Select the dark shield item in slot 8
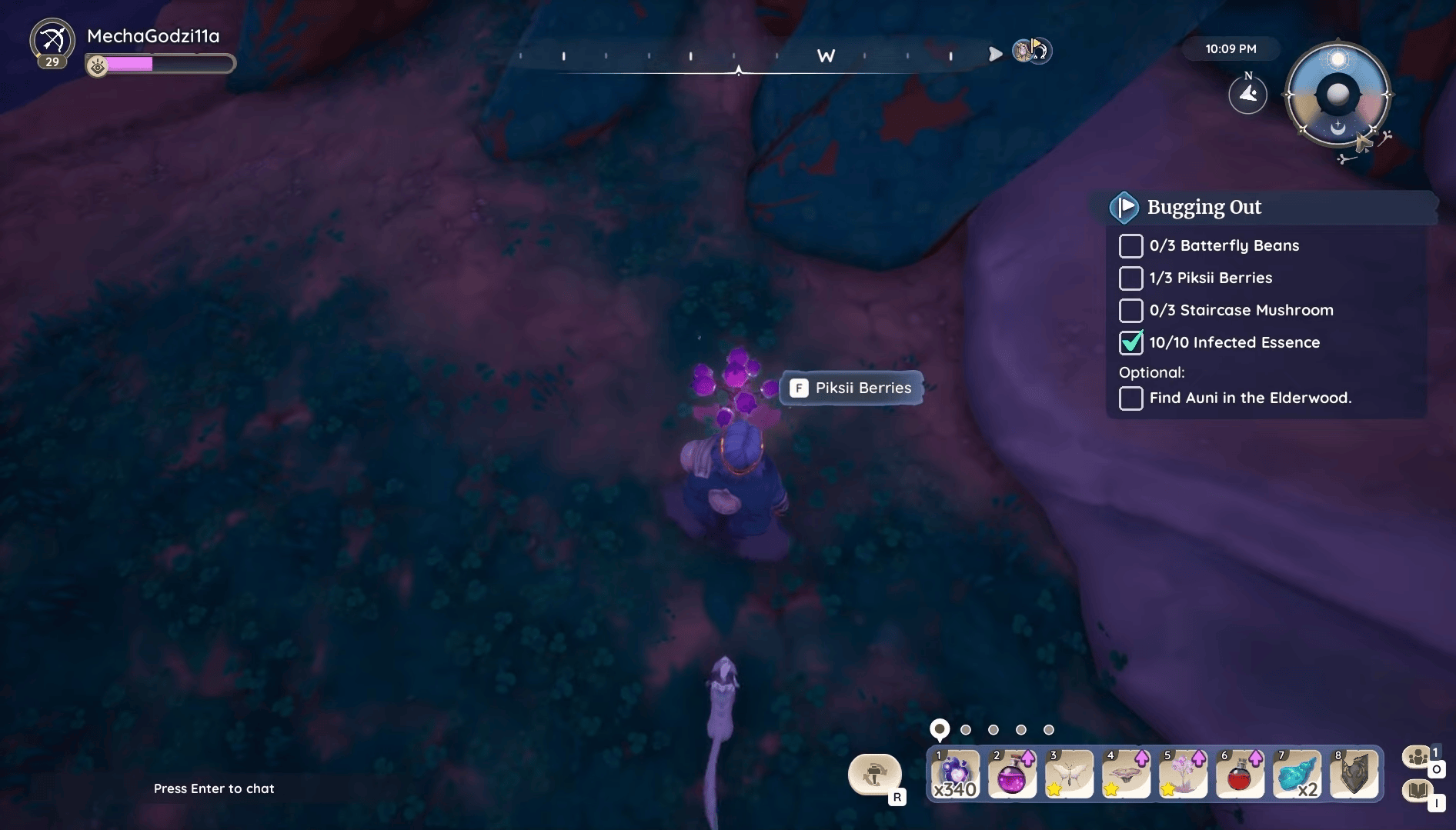The image size is (1456, 830). pyautogui.click(x=1354, y=774)
